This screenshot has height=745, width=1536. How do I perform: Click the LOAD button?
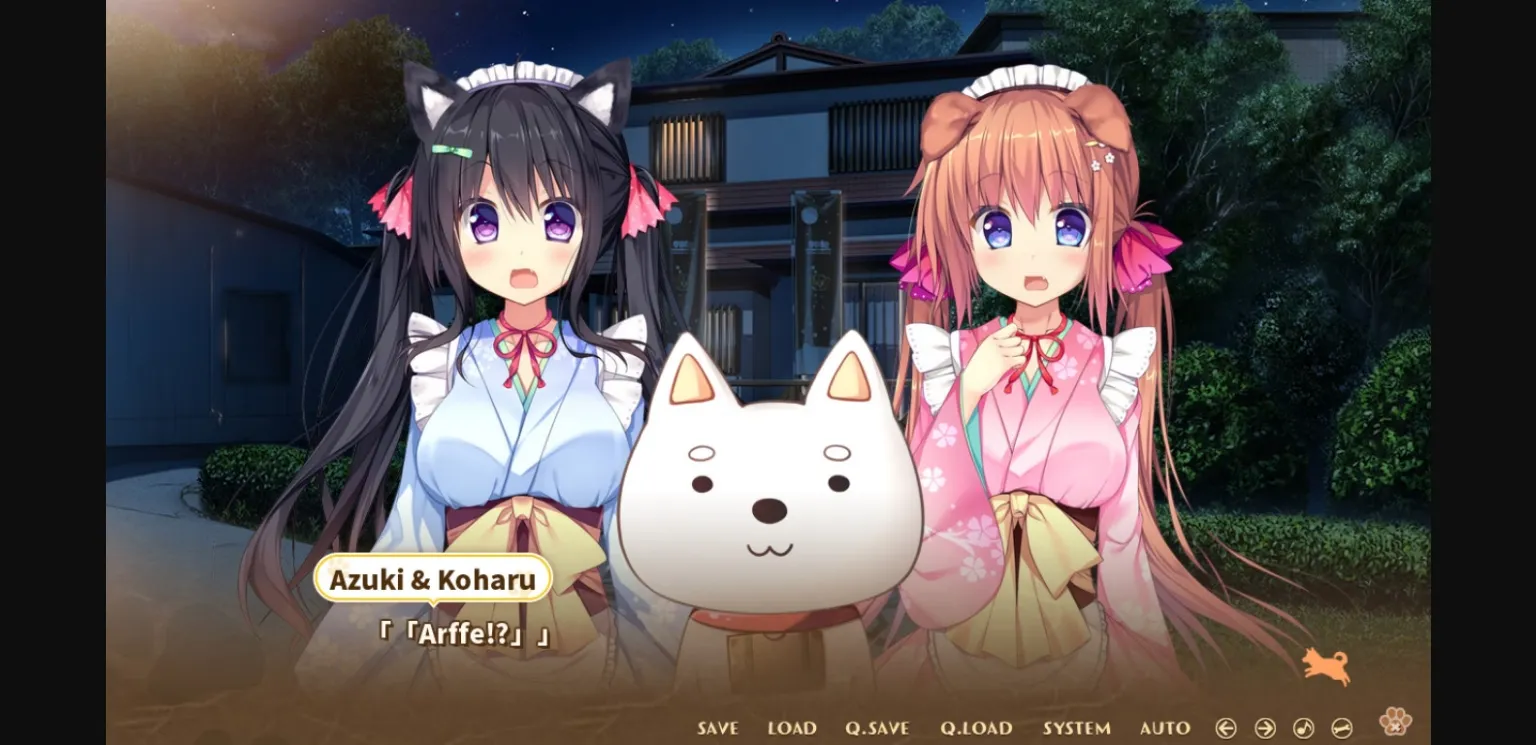[792, 728]
